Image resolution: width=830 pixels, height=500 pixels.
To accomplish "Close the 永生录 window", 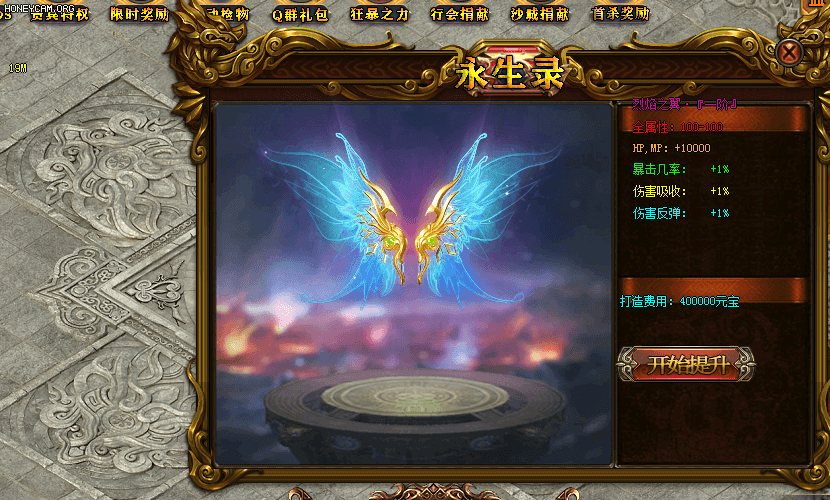I will coord(790,52).
